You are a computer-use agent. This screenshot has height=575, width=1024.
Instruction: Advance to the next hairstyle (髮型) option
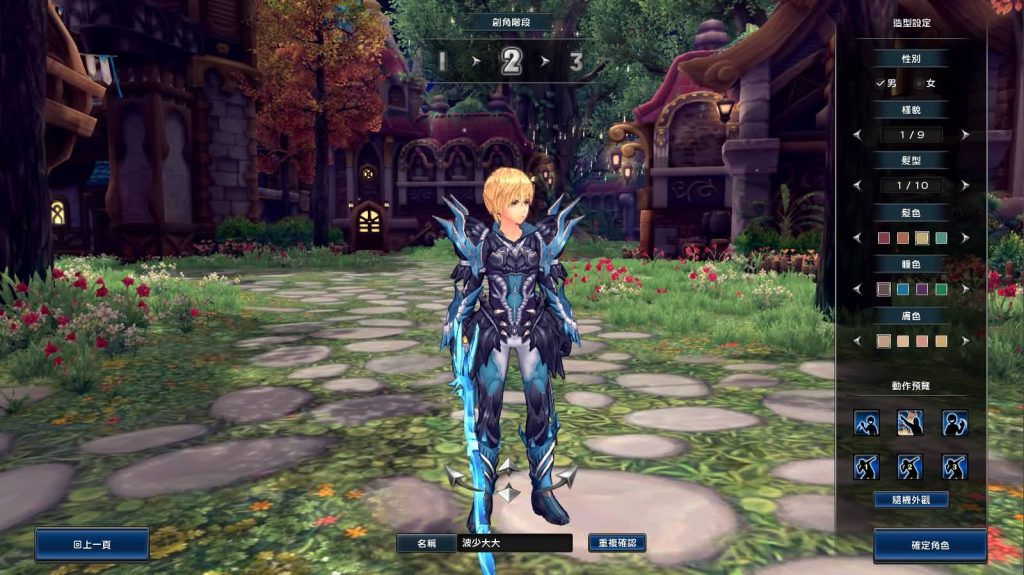(965, 186)
